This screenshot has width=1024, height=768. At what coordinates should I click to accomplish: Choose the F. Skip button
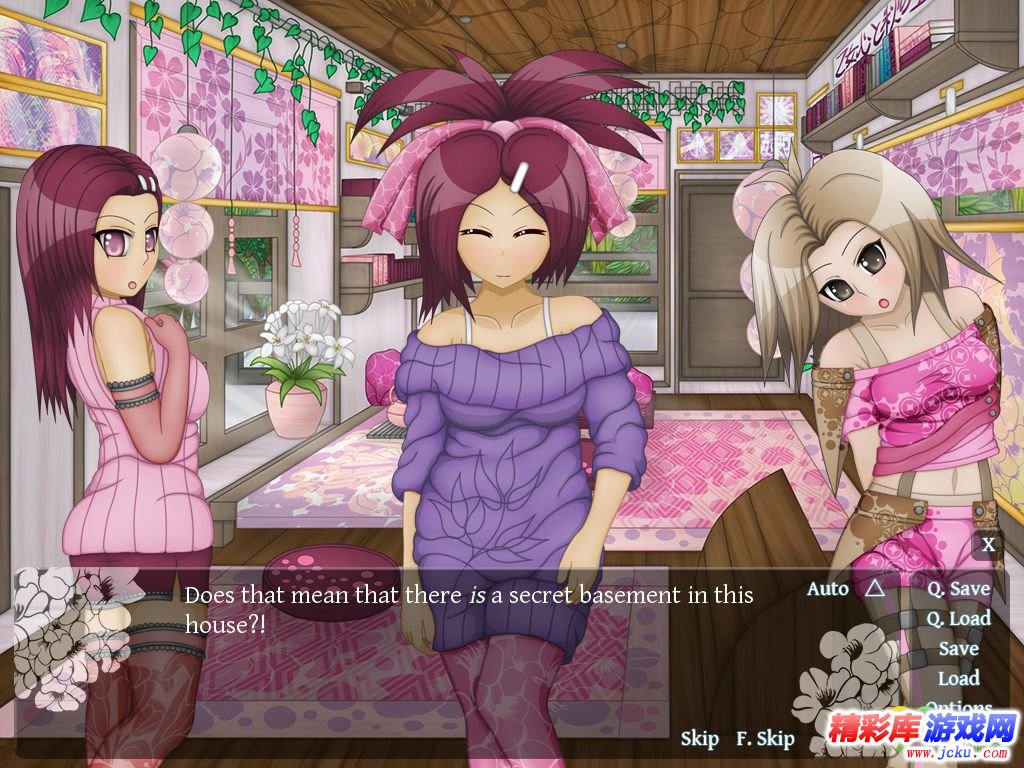point(765,739)
